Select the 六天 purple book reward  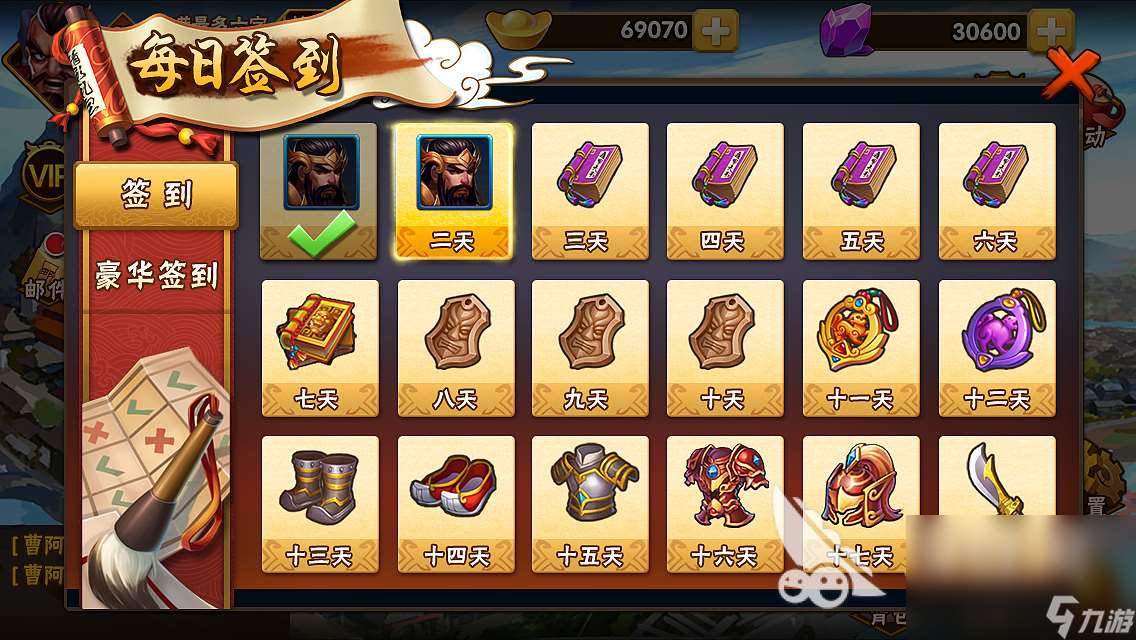point(996,191)
